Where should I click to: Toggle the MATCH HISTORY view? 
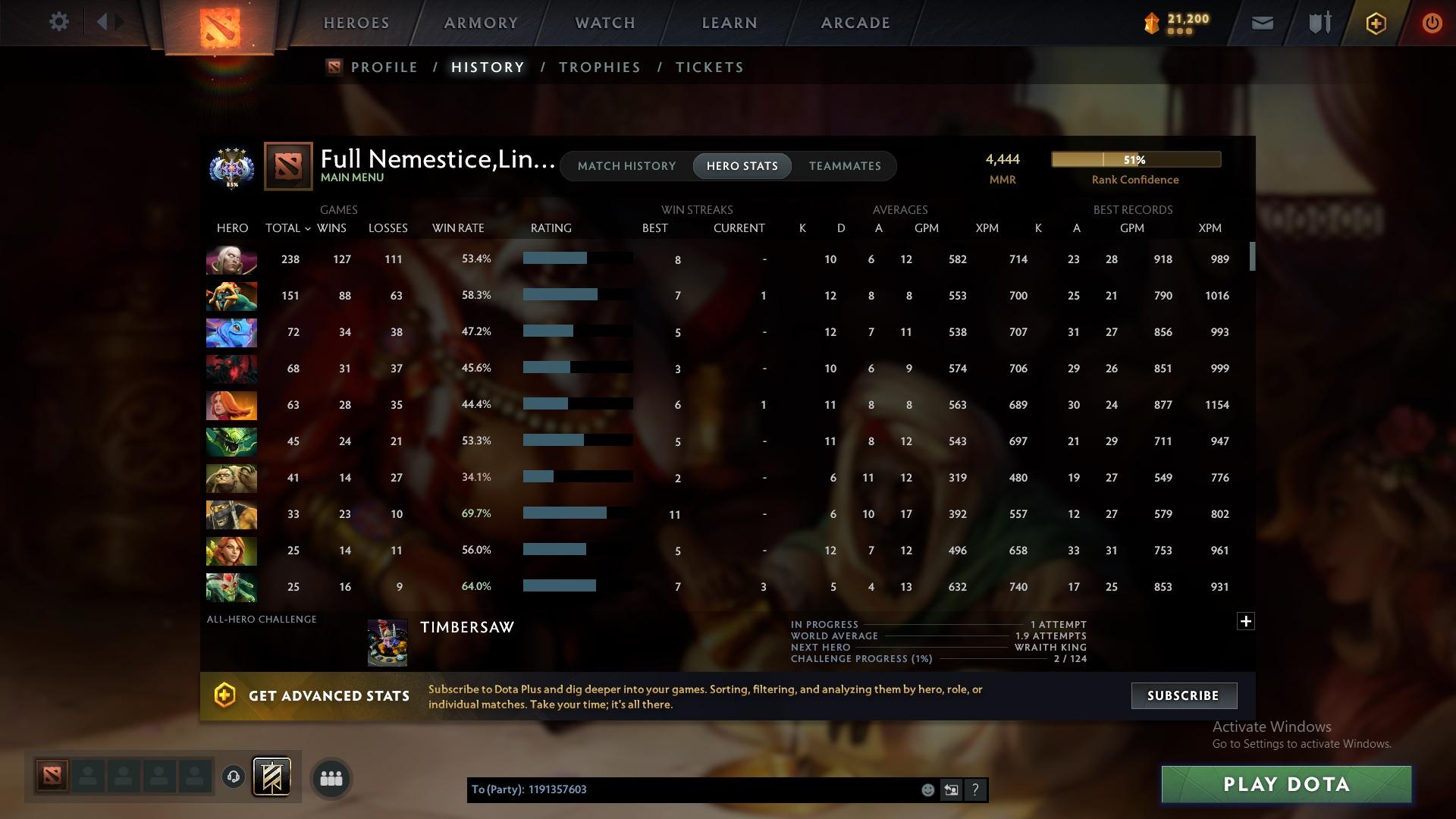[626, 165]
